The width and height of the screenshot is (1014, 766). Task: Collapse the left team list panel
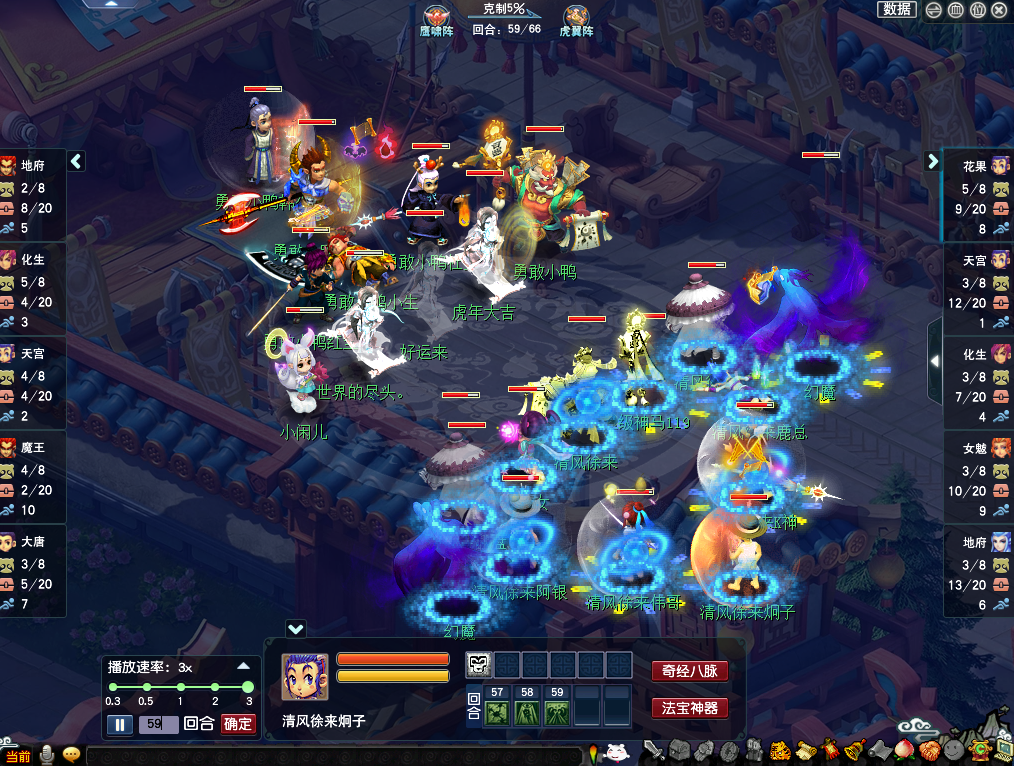[76, 161]
